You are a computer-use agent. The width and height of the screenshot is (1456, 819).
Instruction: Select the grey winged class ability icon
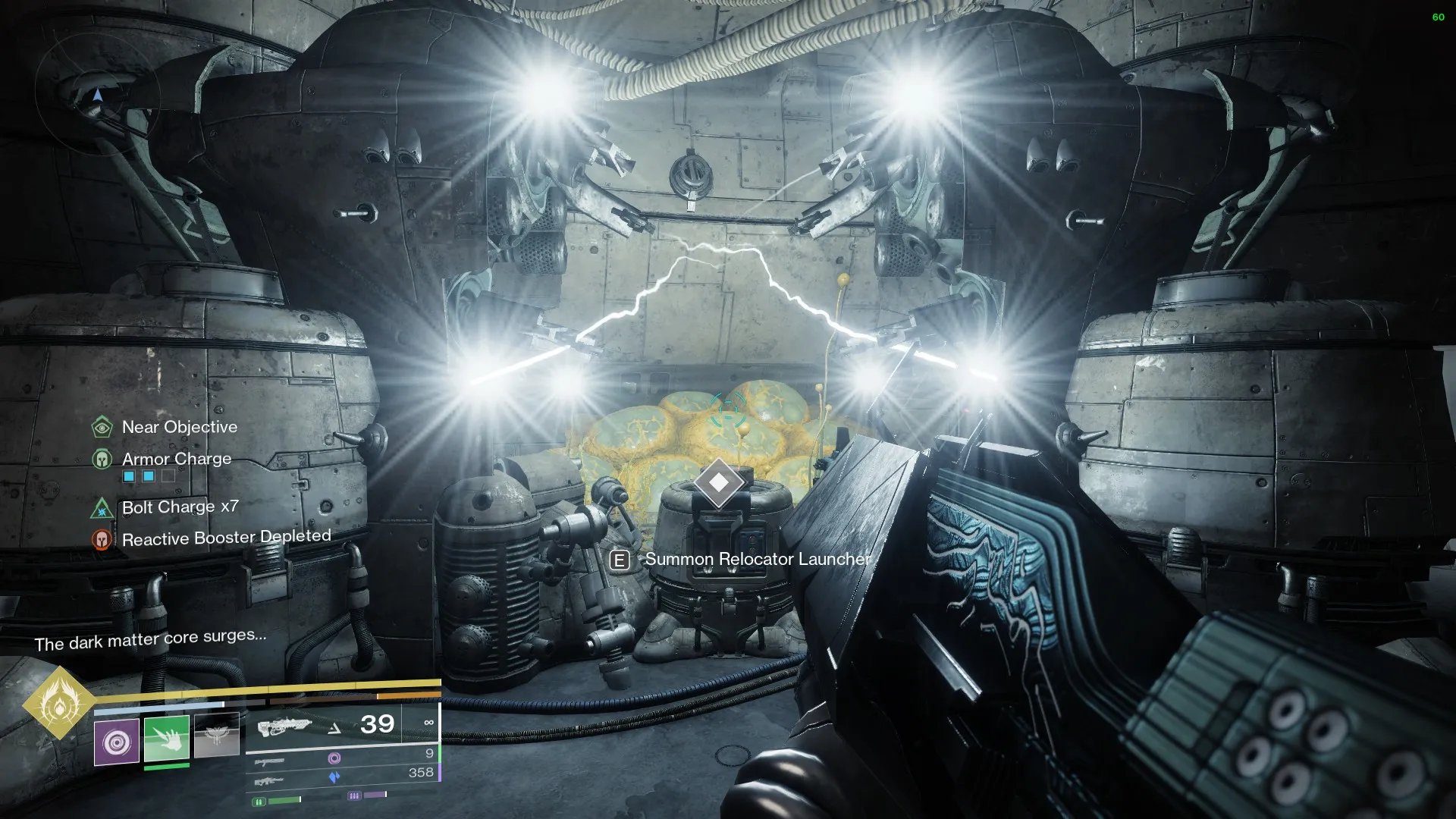[x=217, y=735]
